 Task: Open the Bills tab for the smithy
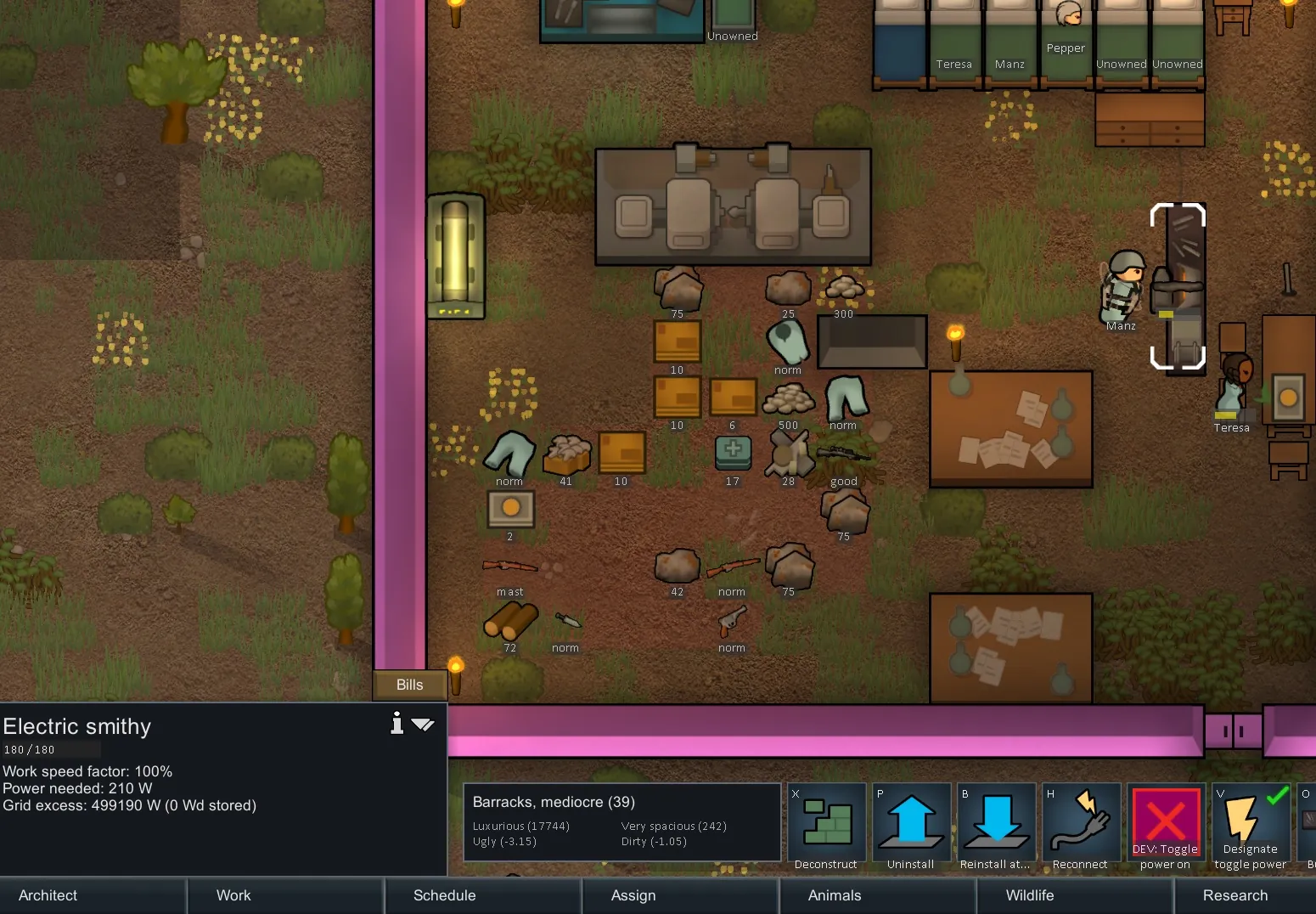pyautogui.click(x=409, y=685)
